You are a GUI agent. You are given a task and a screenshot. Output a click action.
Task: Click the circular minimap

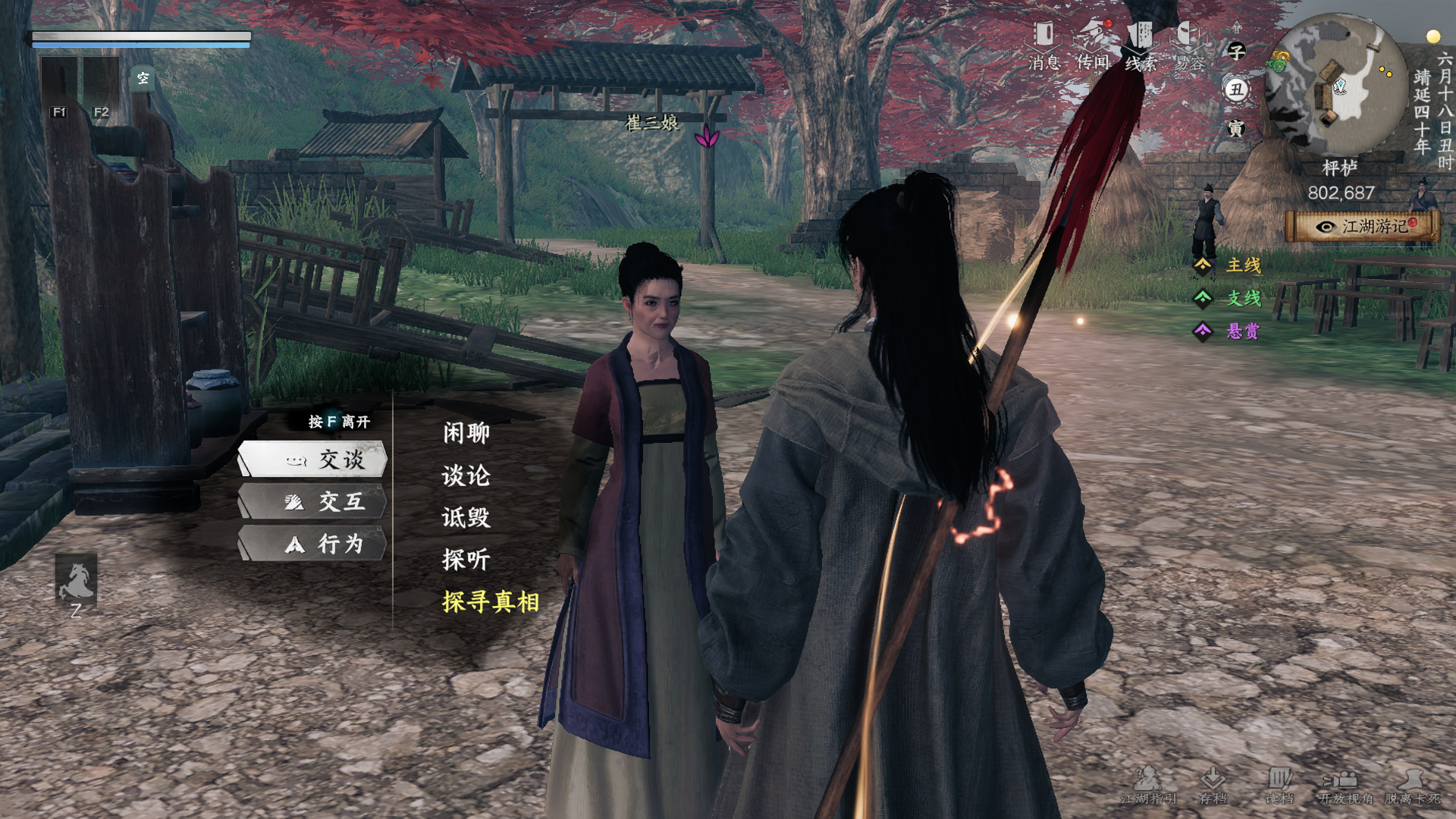(x=1337, y=82)
